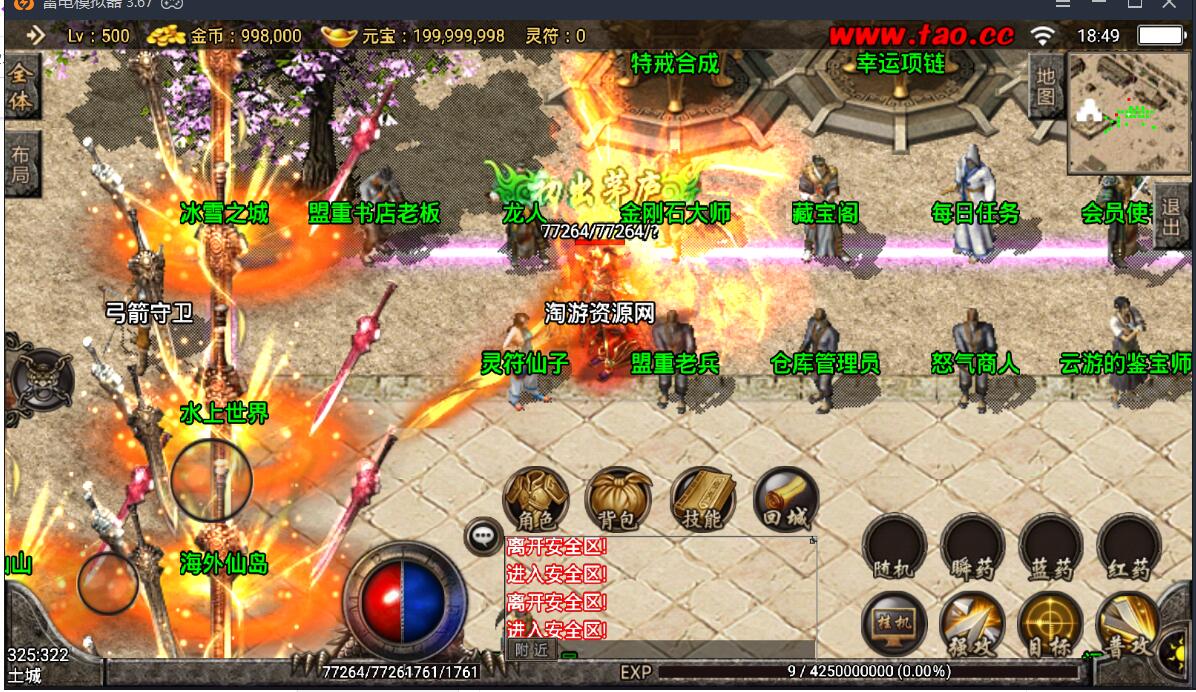Open the 背包 backpack
1196x692 pixels.
tap(618, 499)
